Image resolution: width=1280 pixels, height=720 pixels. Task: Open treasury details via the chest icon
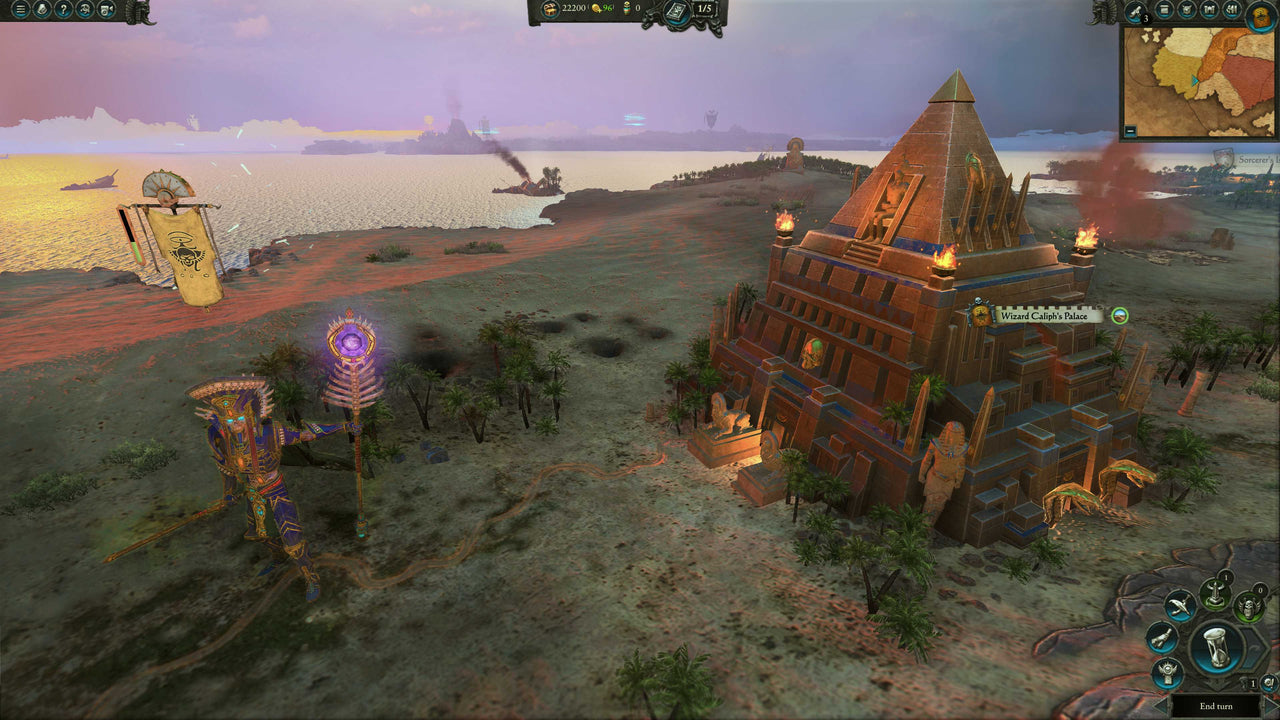(x=549, y=9)
